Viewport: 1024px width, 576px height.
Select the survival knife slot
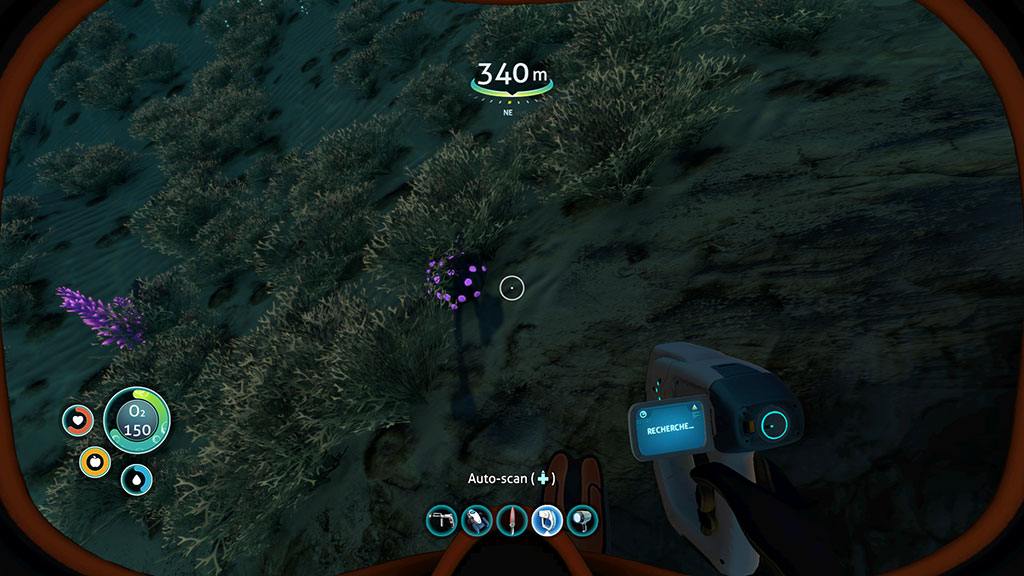tap(512, 520)
